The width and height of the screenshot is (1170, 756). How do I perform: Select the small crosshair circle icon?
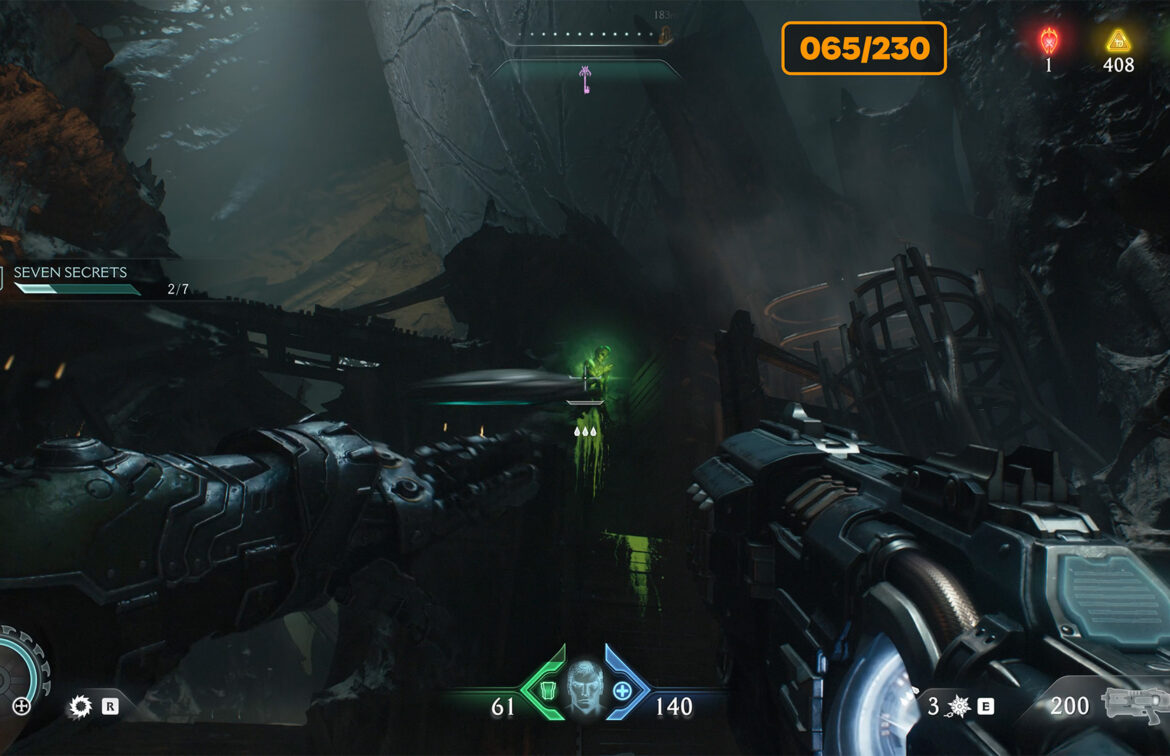coord(21,707)
